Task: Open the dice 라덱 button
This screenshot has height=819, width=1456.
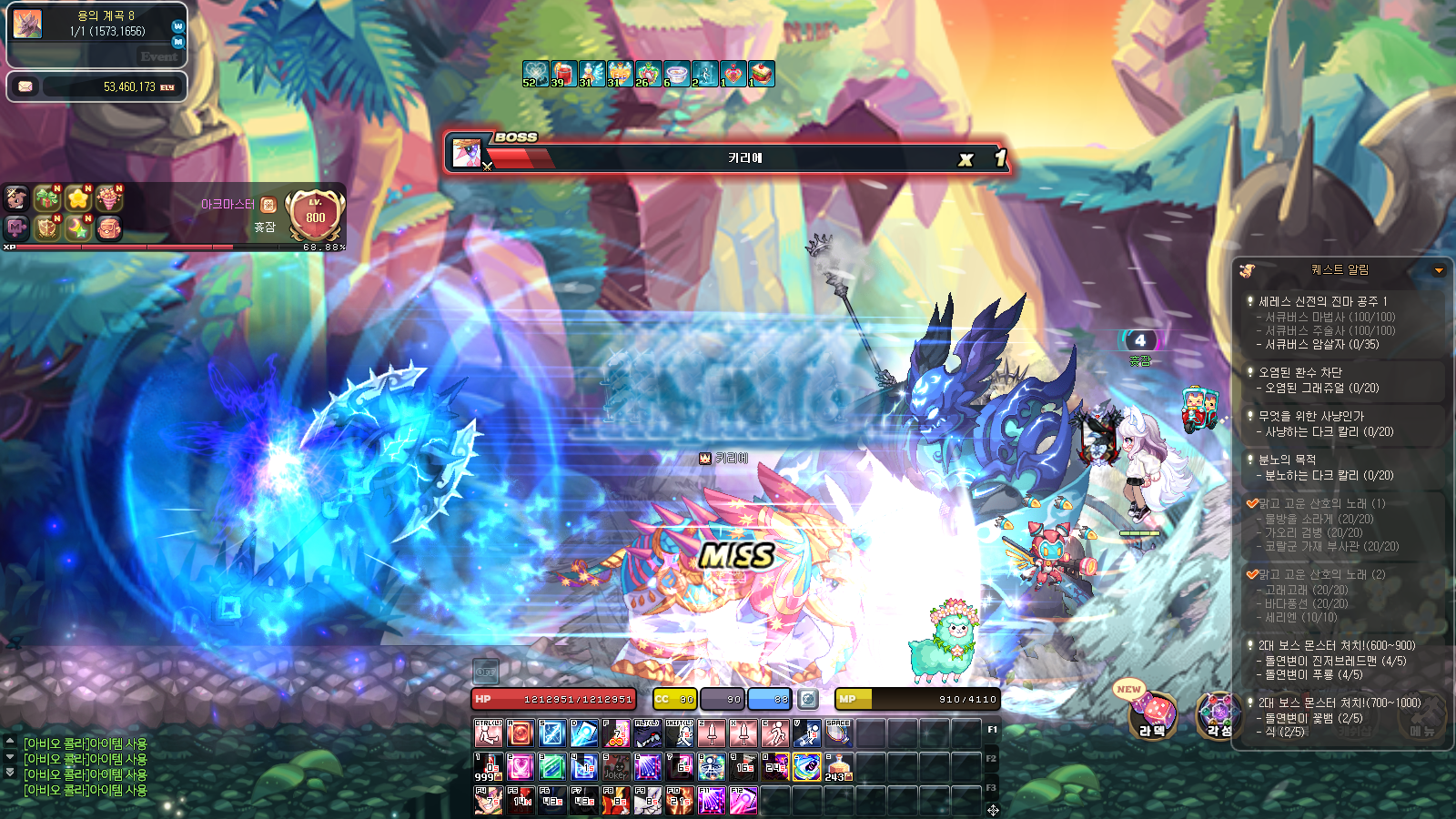Action: pos(1152,713)
